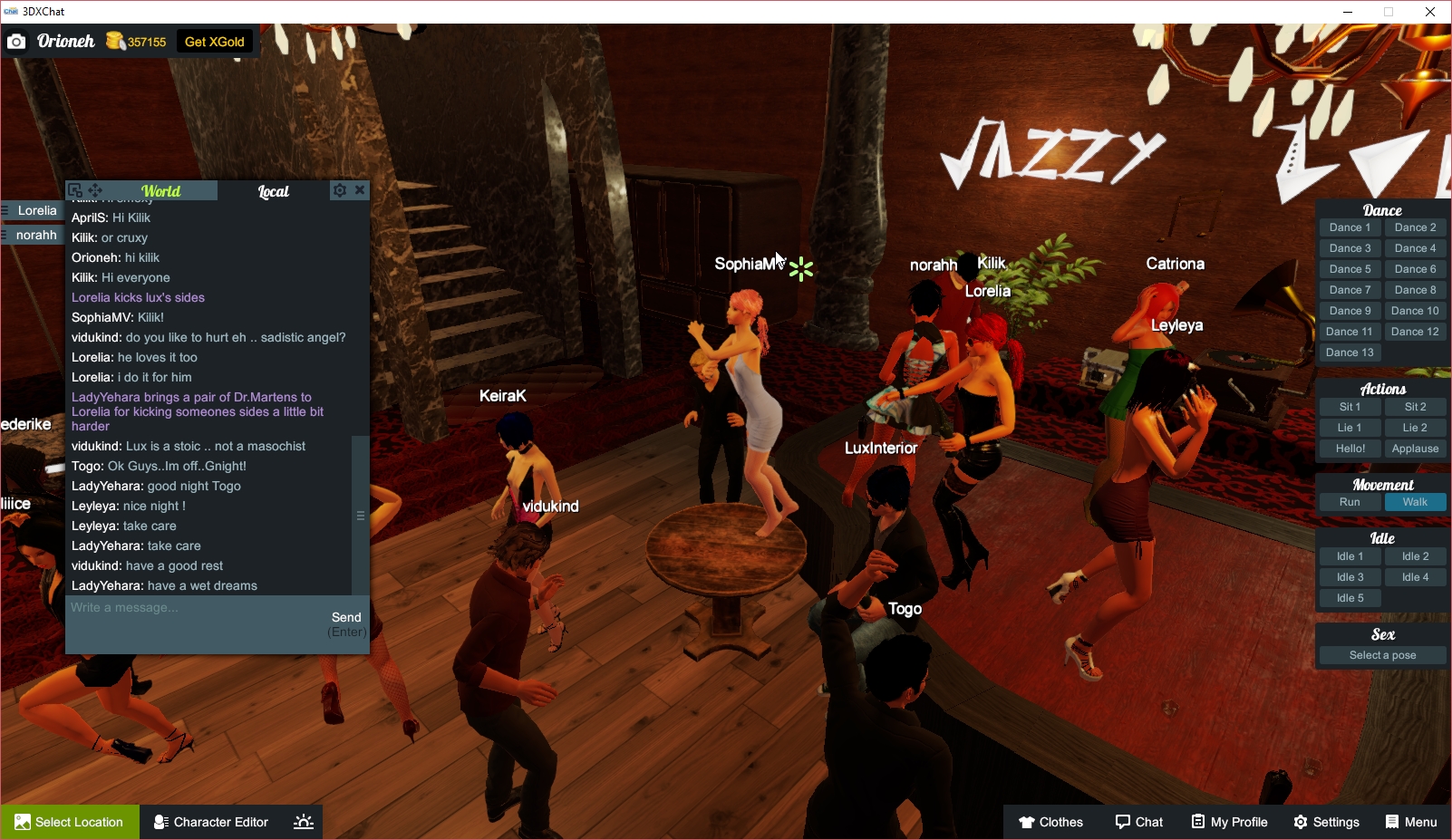Screen dimensions: 1452x840
Task: Expand the norahh player tab
Action: pyautogui.click(x=33, y=235)
